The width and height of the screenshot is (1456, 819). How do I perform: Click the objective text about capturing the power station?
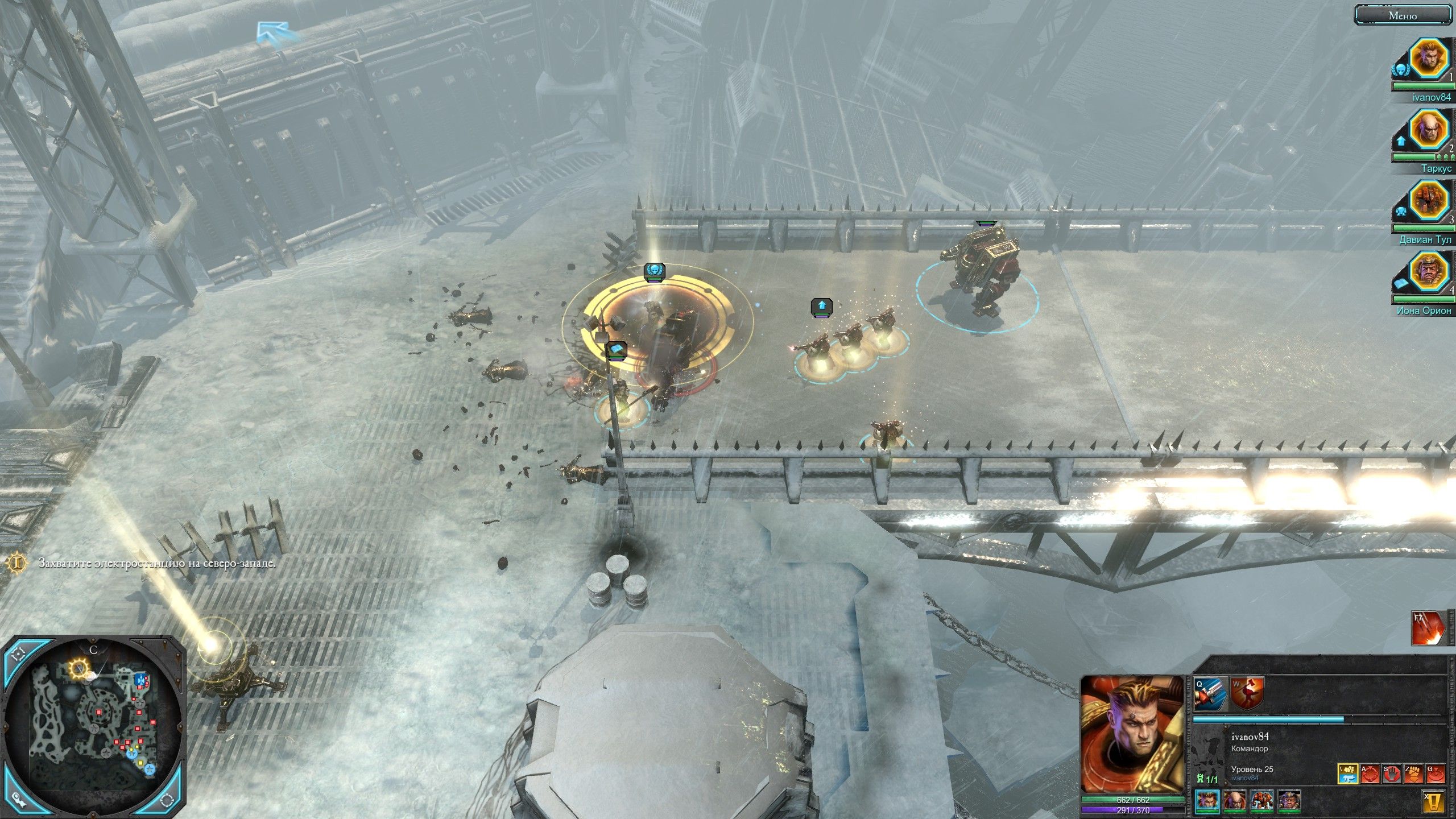click(156, 561)
